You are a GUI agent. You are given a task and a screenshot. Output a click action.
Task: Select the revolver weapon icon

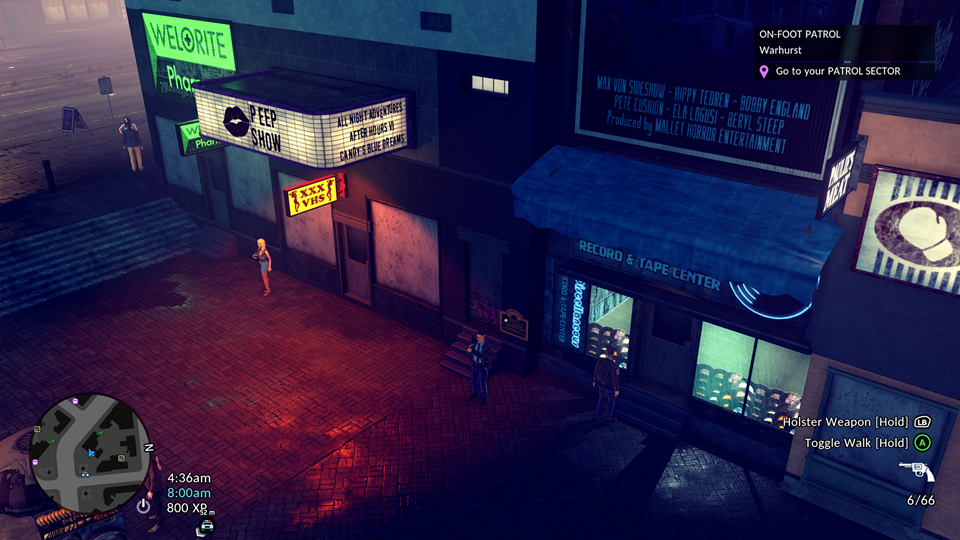click(915, 470)
